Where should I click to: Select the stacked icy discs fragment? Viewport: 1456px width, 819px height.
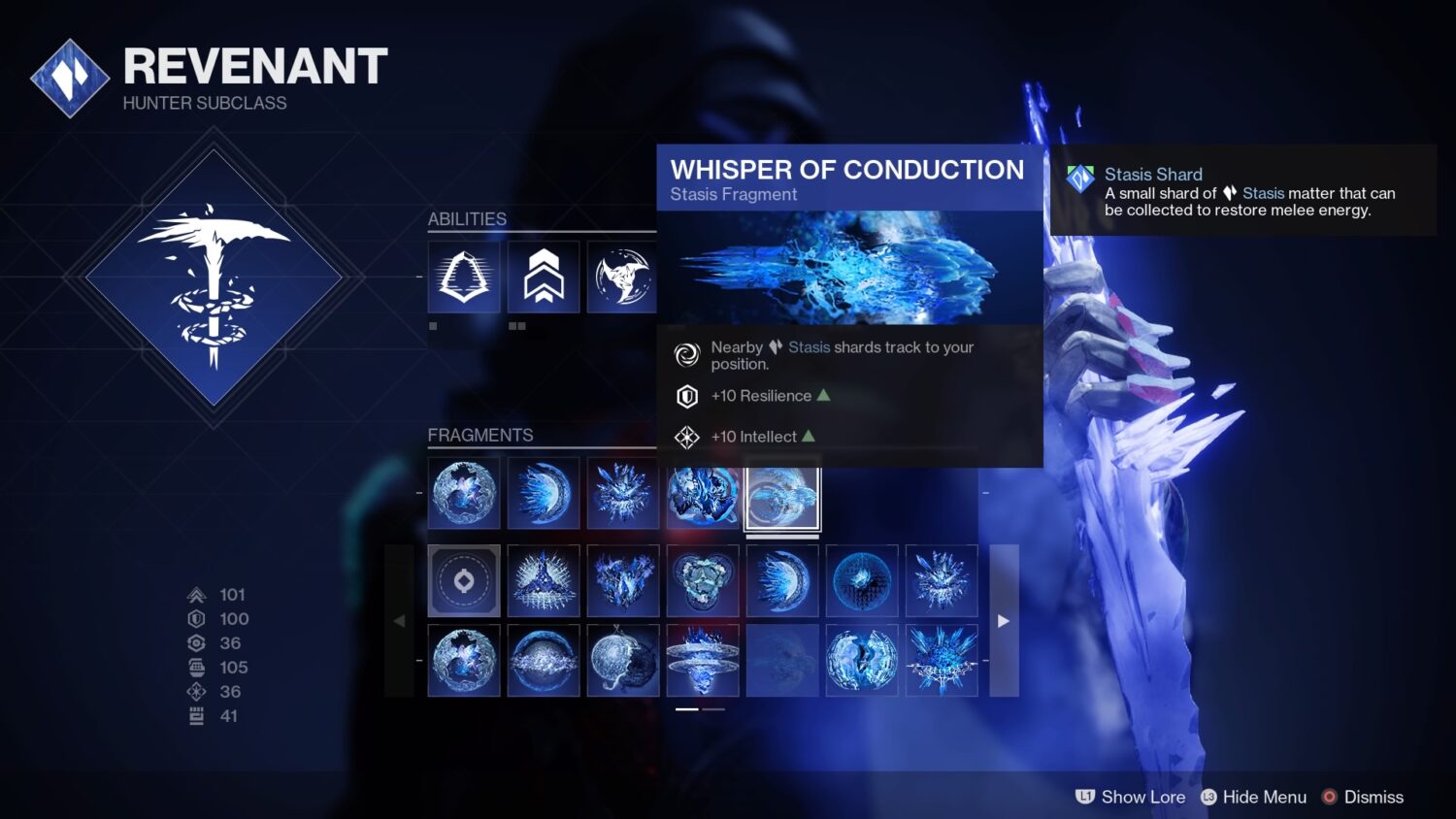pyautogui.click(x=703, y=661)
